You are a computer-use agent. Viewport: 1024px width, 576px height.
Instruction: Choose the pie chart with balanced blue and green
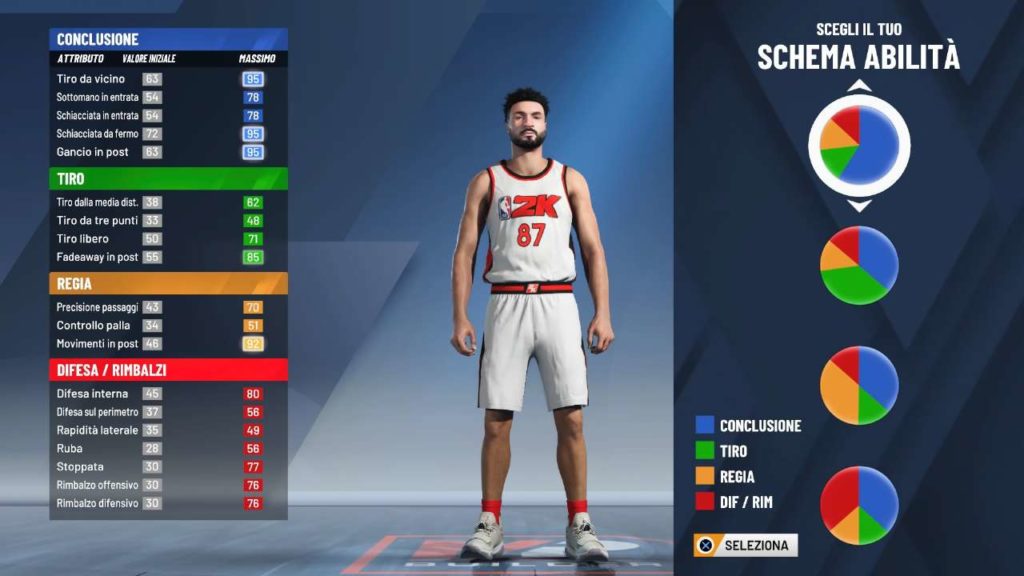coord(859,265)
